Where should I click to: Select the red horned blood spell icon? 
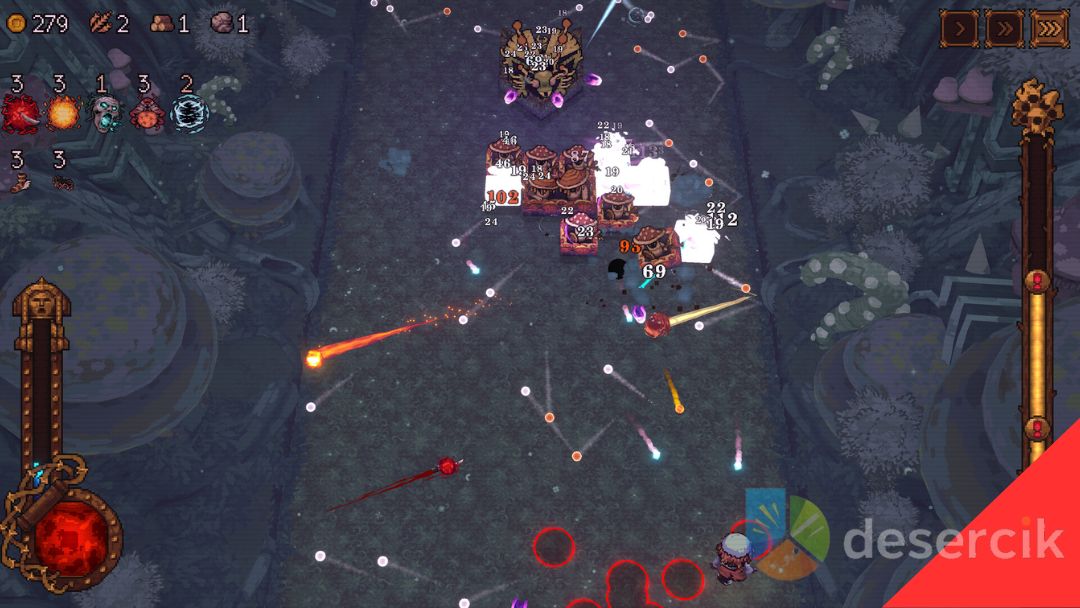click(19, 114)
